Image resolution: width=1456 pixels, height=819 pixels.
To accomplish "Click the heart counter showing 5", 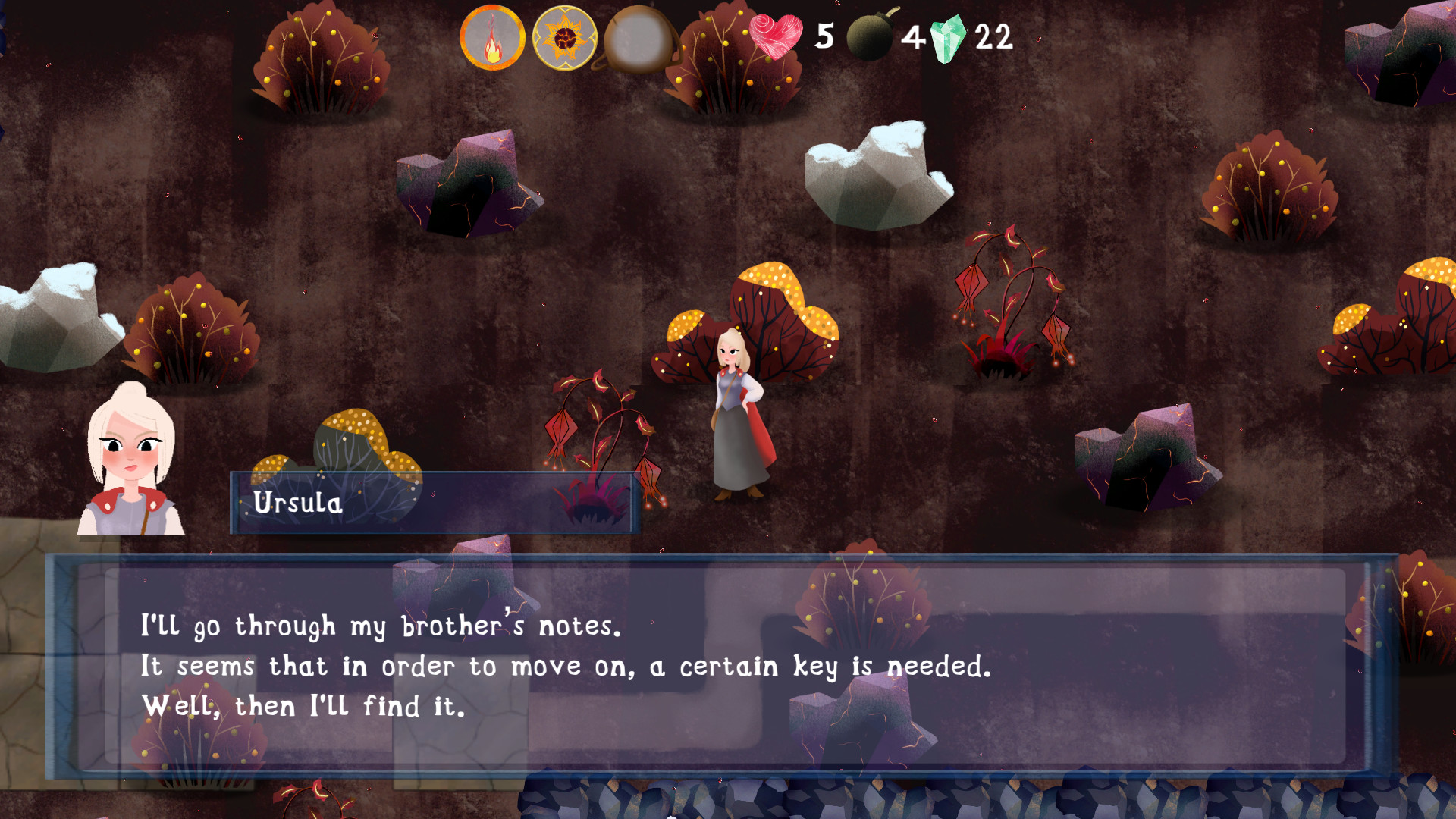I will pyautogui.click(x=823, y=36).
